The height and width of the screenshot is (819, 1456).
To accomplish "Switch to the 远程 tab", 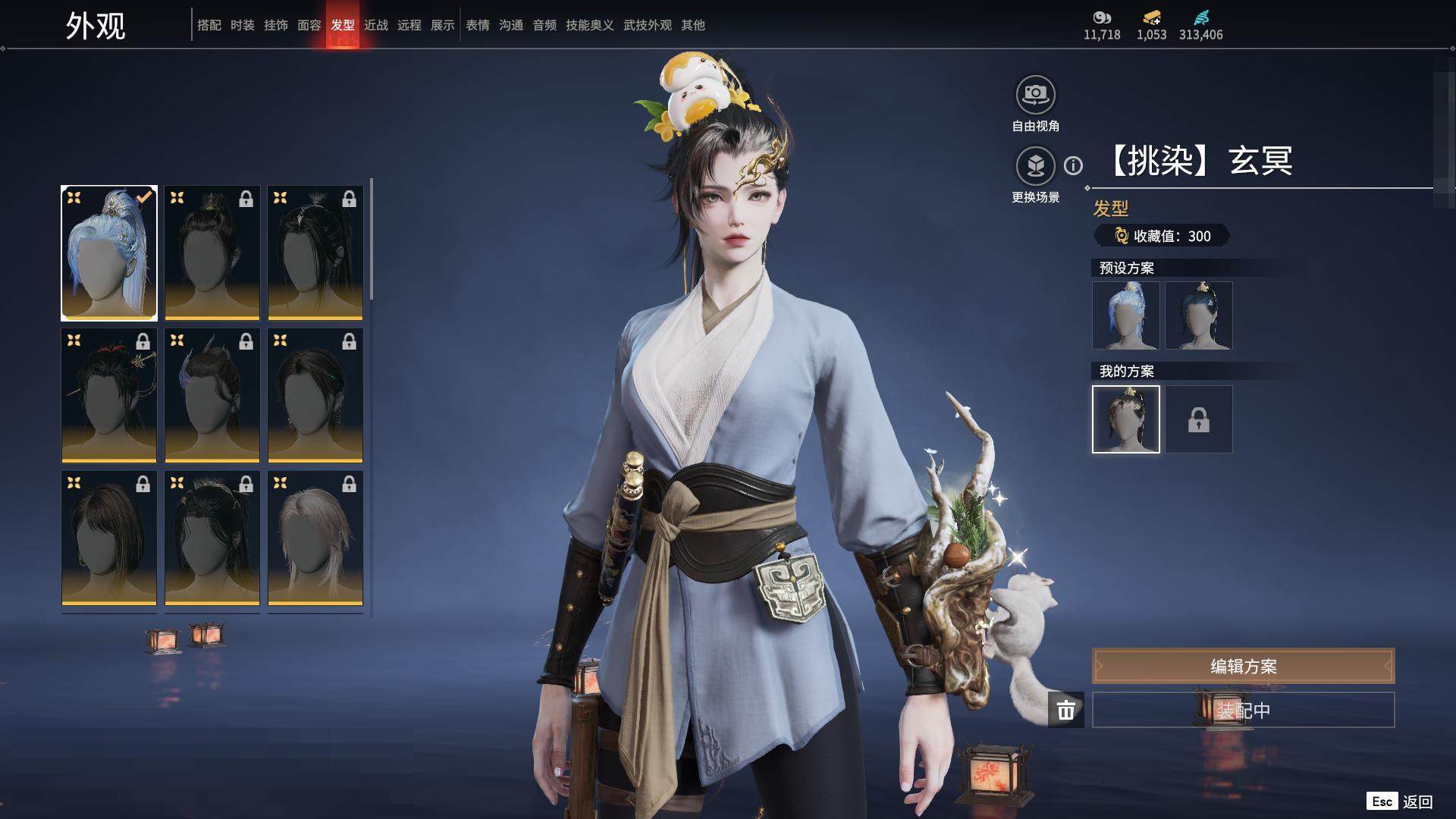I will point(409,25).
